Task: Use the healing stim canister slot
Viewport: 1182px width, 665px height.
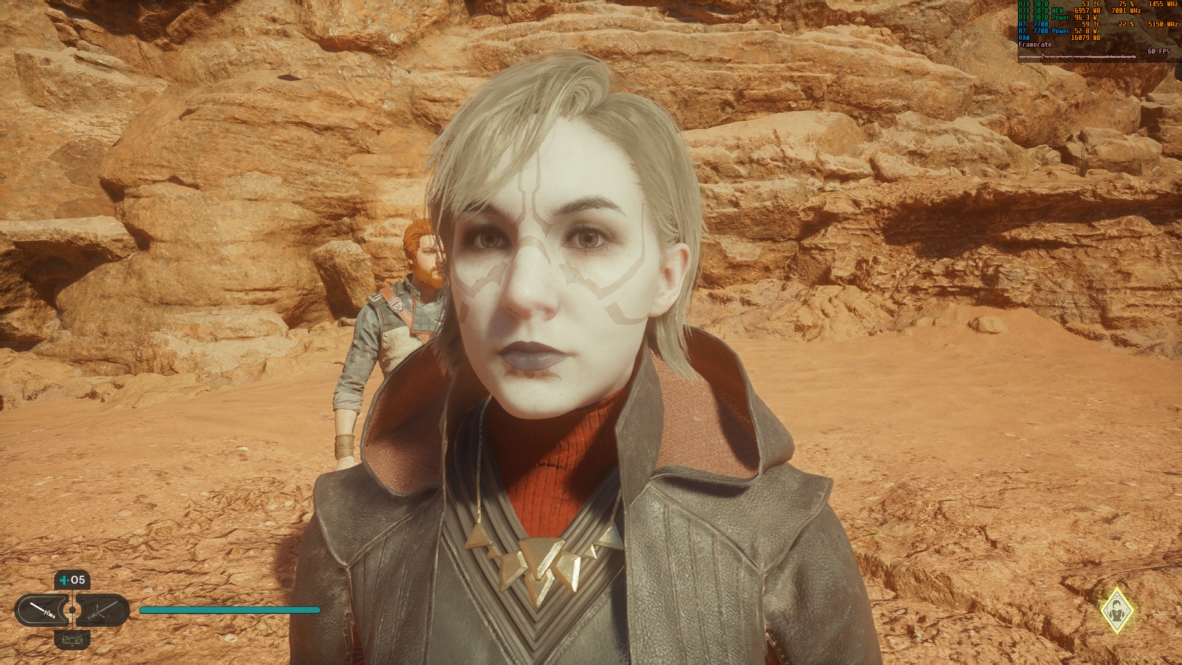Action: pos(72,580)
